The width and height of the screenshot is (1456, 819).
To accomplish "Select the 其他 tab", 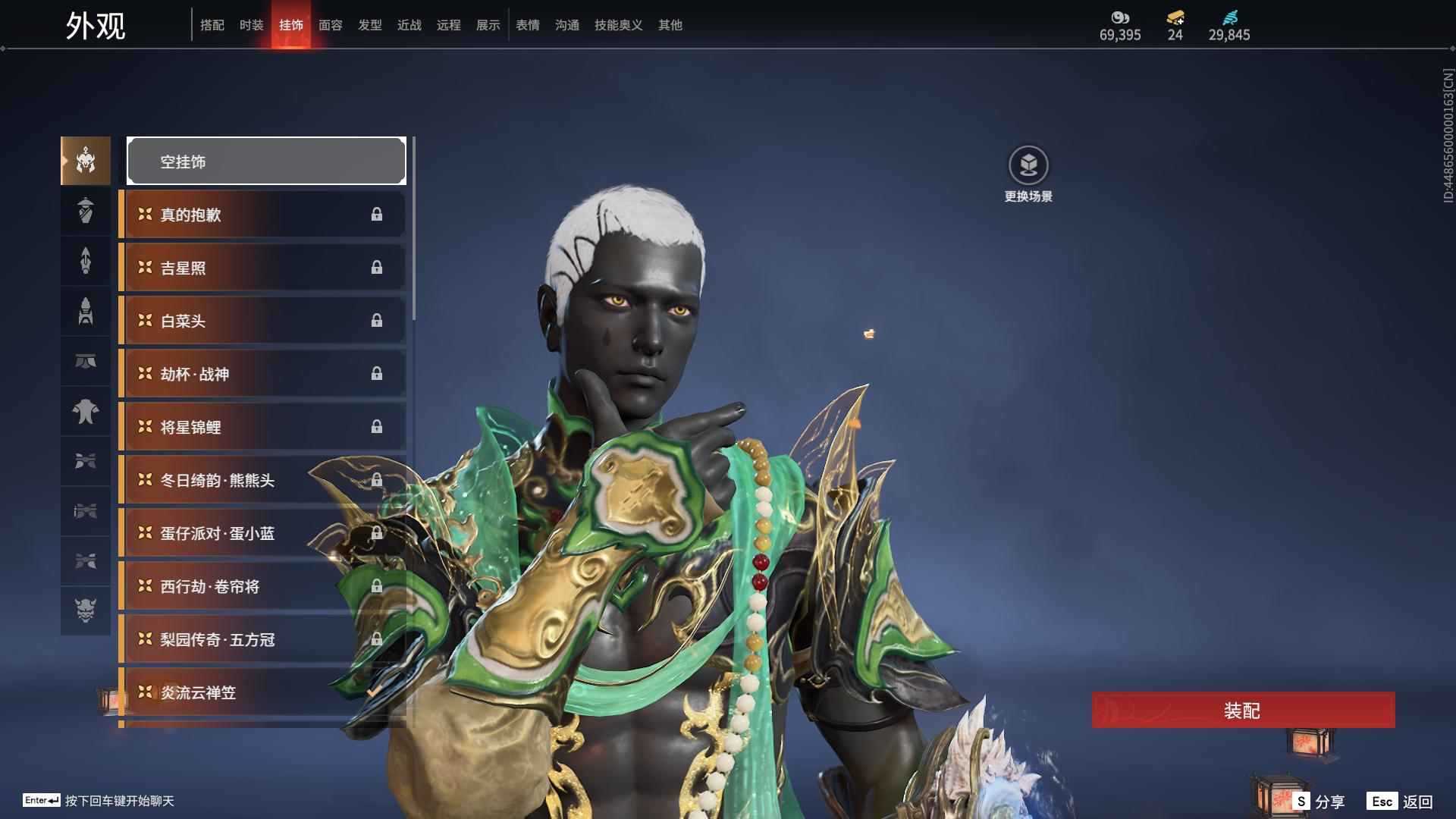I will point(670,25).
